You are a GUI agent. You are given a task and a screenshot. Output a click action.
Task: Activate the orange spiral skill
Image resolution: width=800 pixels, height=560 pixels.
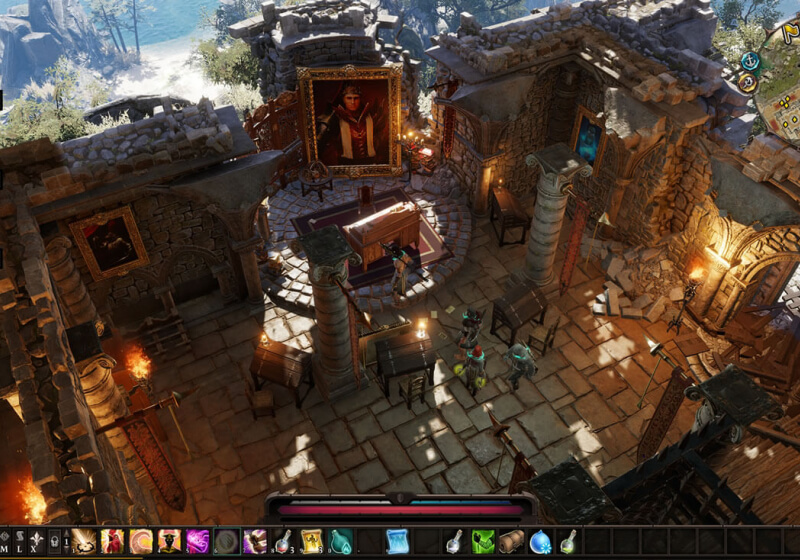(x=141, y=541)
